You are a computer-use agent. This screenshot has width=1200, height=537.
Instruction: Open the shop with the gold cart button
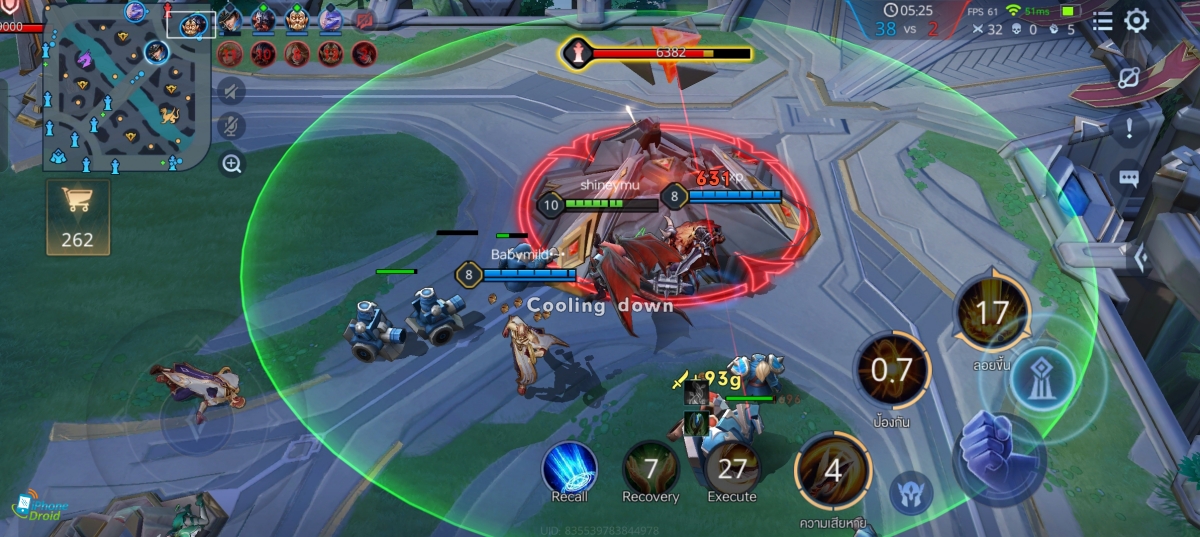tap(77, 216)
